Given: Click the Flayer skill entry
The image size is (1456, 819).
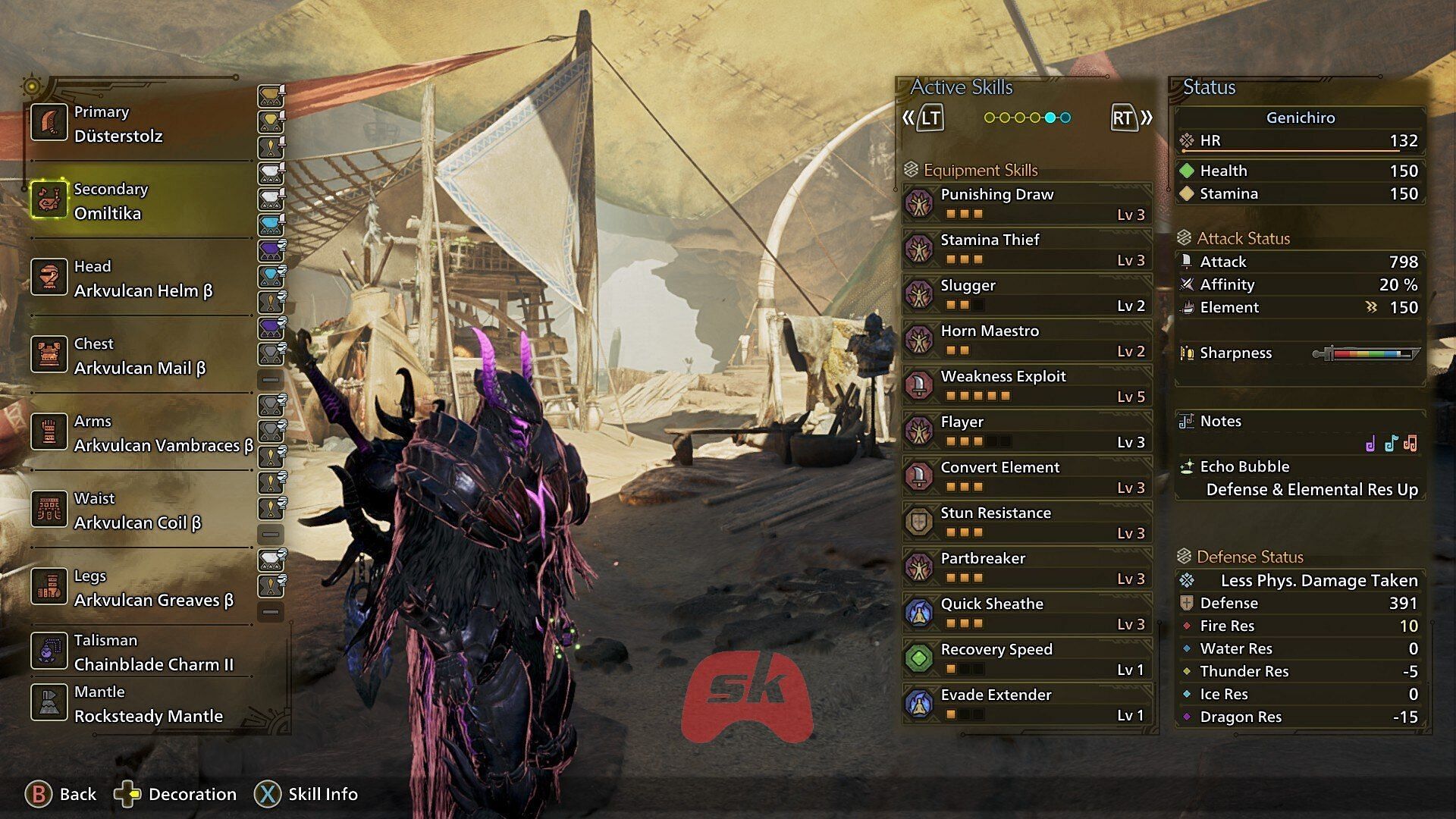Looking at the screenshot, I should tap(1027, 431).
